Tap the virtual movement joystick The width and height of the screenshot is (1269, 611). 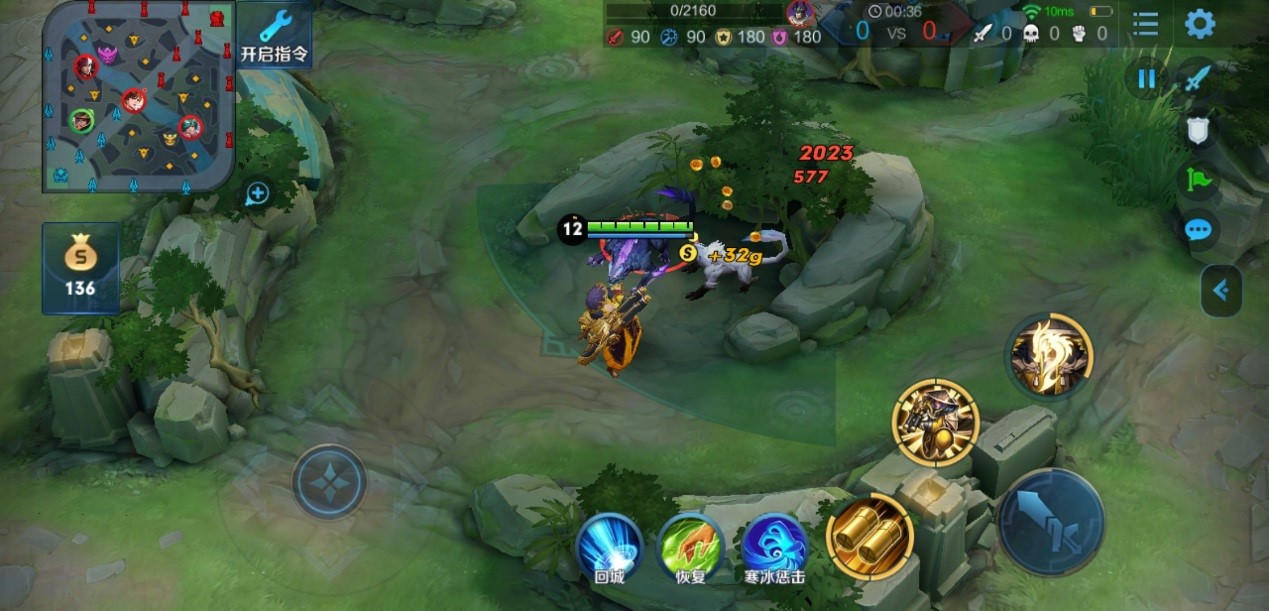point(329,481)
